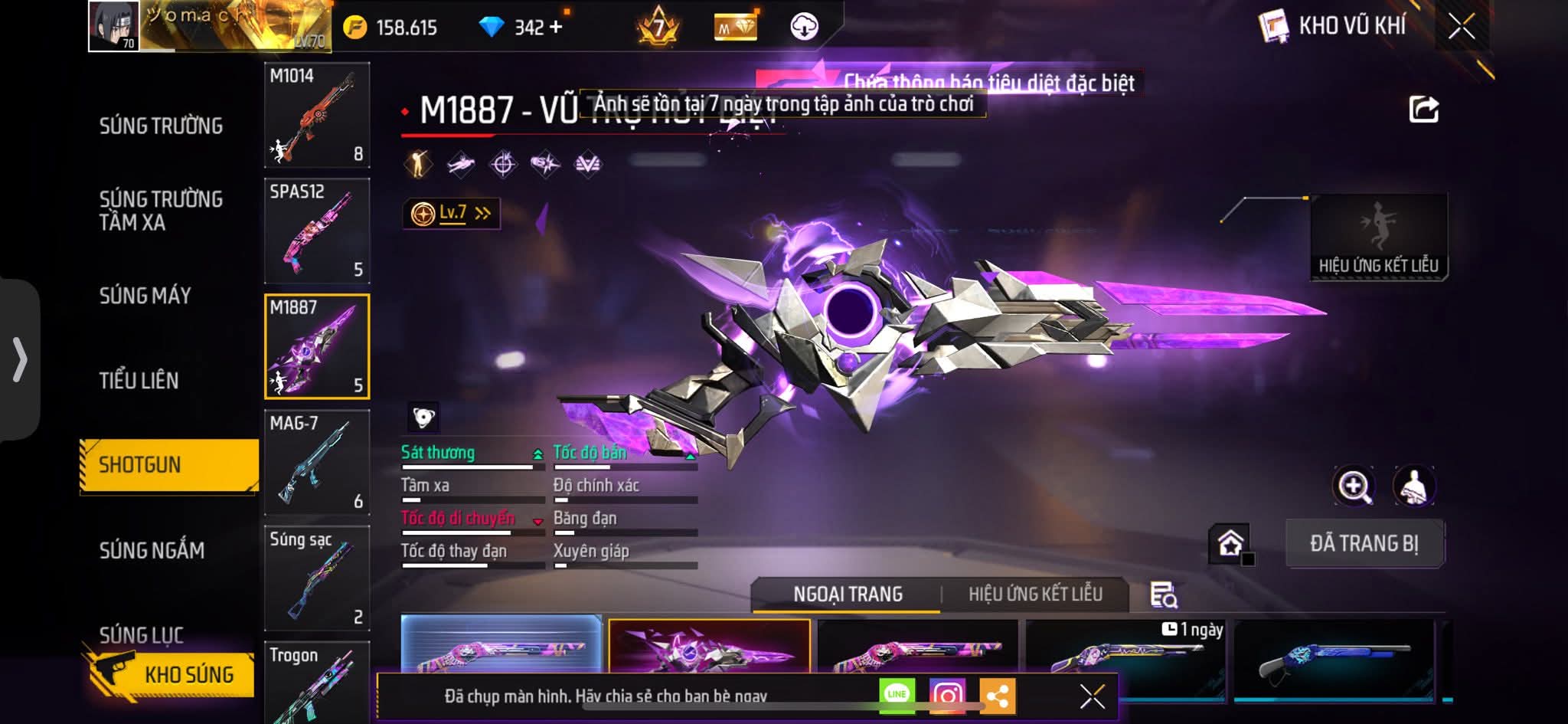Viewport: 1568px width, 724px height.
Task: Open the Hiệu Ứng Kết Liễu preview box
Action: 1378,238
